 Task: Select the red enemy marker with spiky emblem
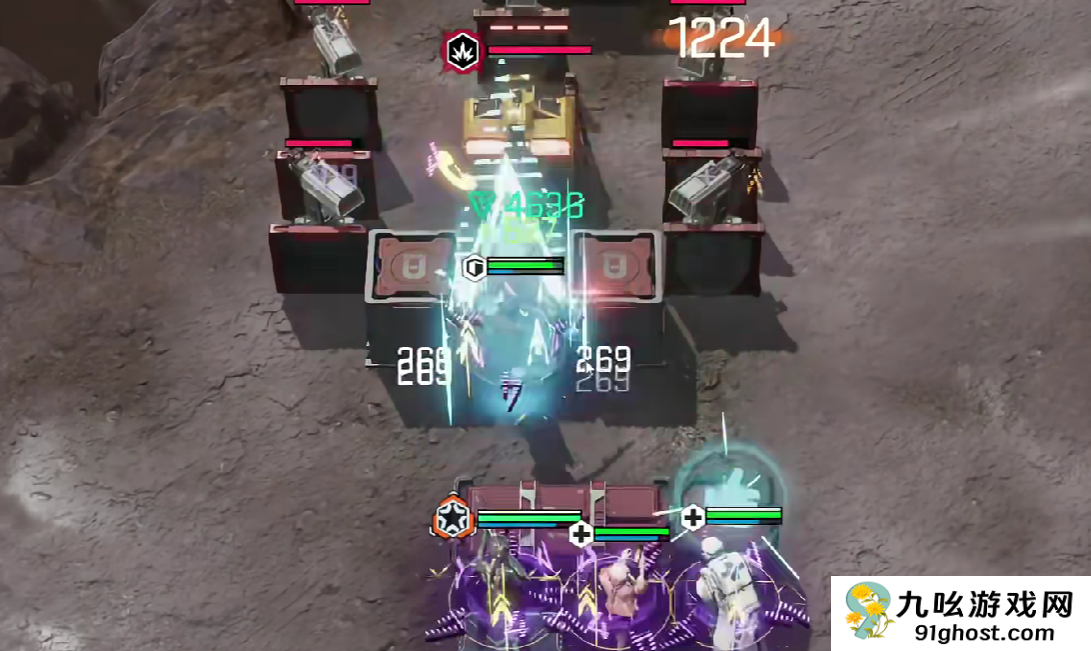pyautogui.click(x=462, y=50)
